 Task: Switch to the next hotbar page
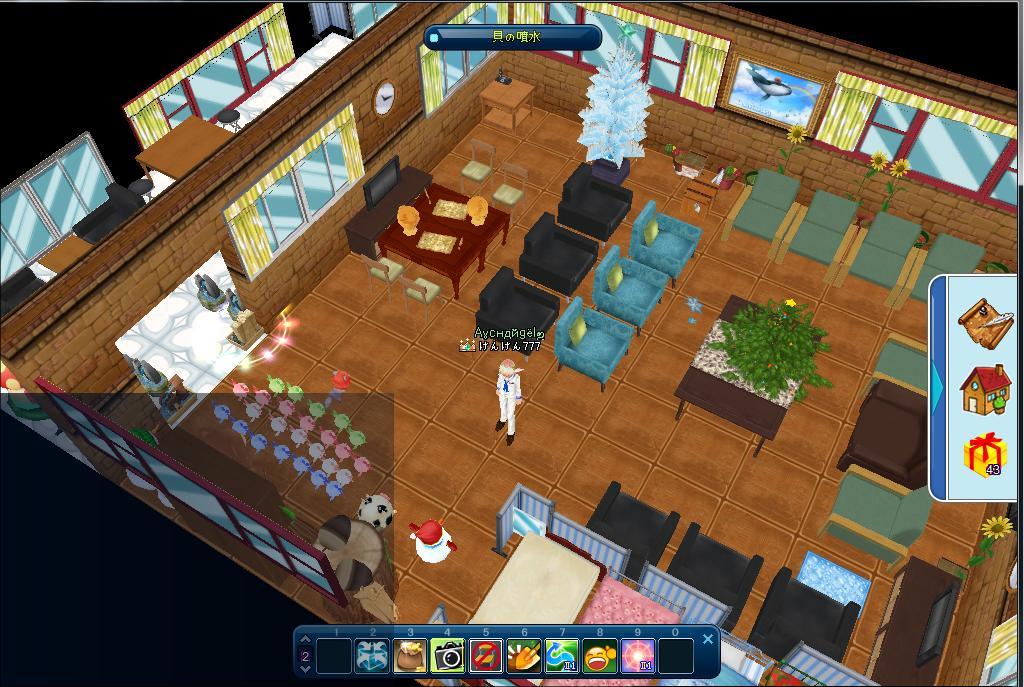point(306,668)
